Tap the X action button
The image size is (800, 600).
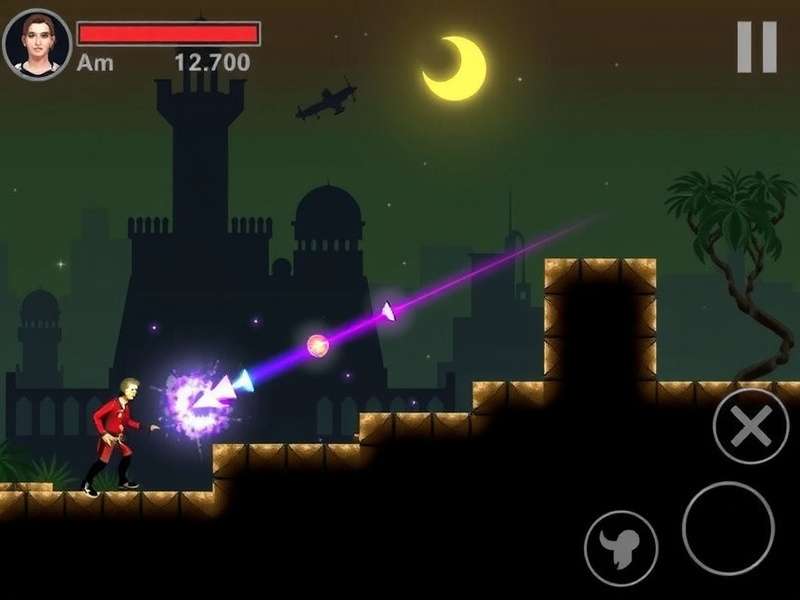coord(750,427)
